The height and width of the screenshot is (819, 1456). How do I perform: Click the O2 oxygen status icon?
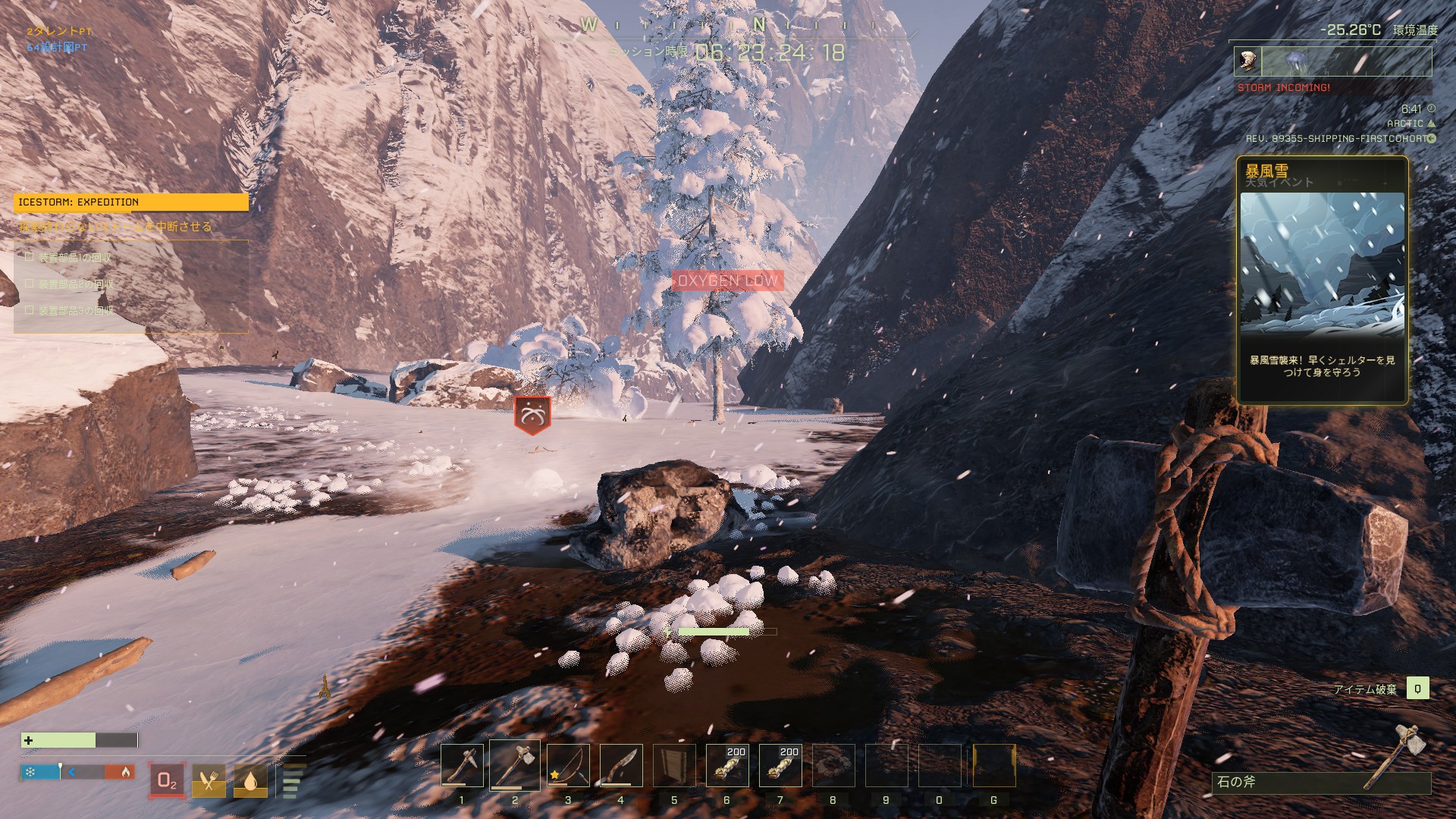click(167, 780)
